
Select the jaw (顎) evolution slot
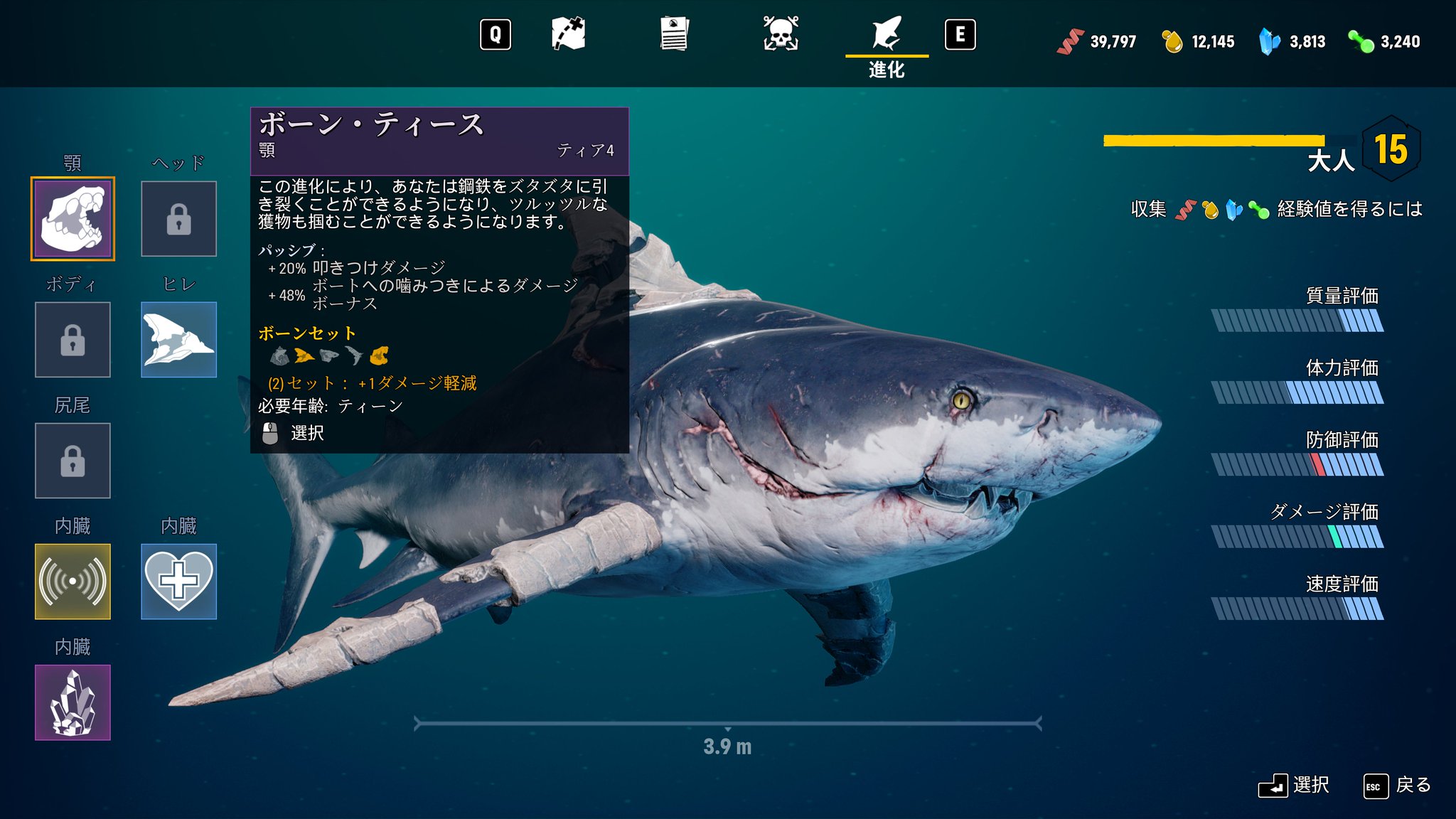point(72,218)
